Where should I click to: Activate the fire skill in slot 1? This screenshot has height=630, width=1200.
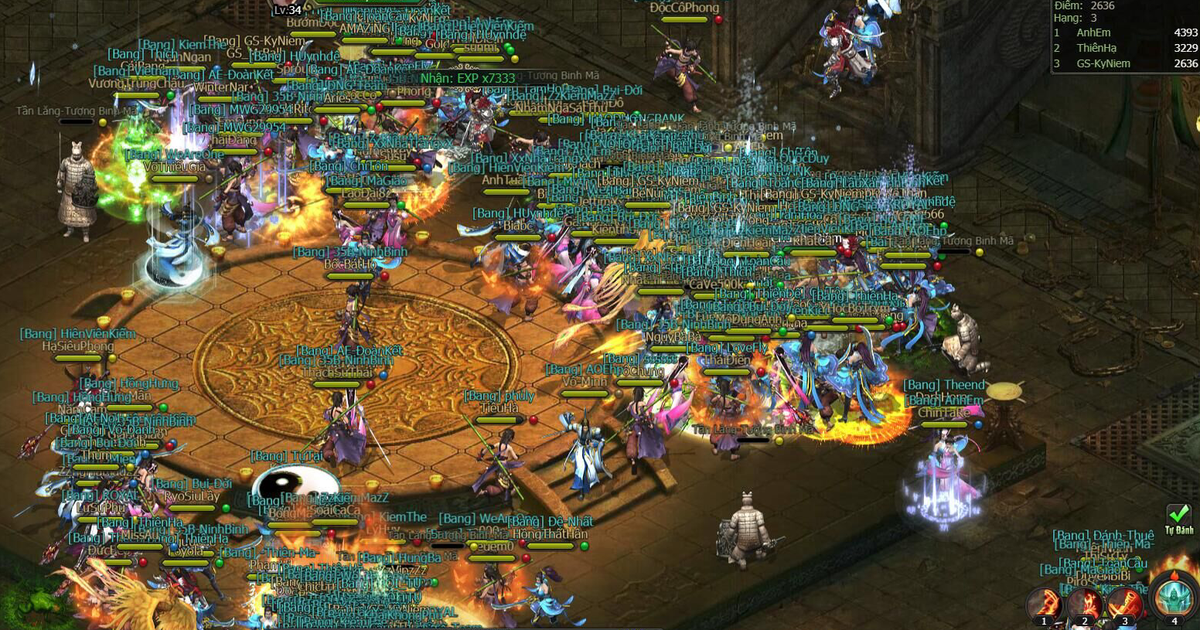click(1045, 603)
